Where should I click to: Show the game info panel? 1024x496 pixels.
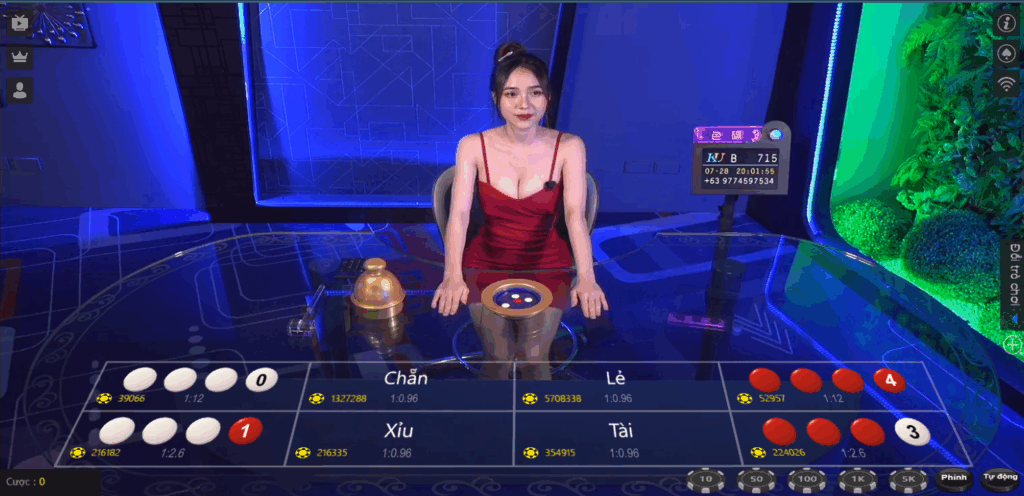(1007, 21)
